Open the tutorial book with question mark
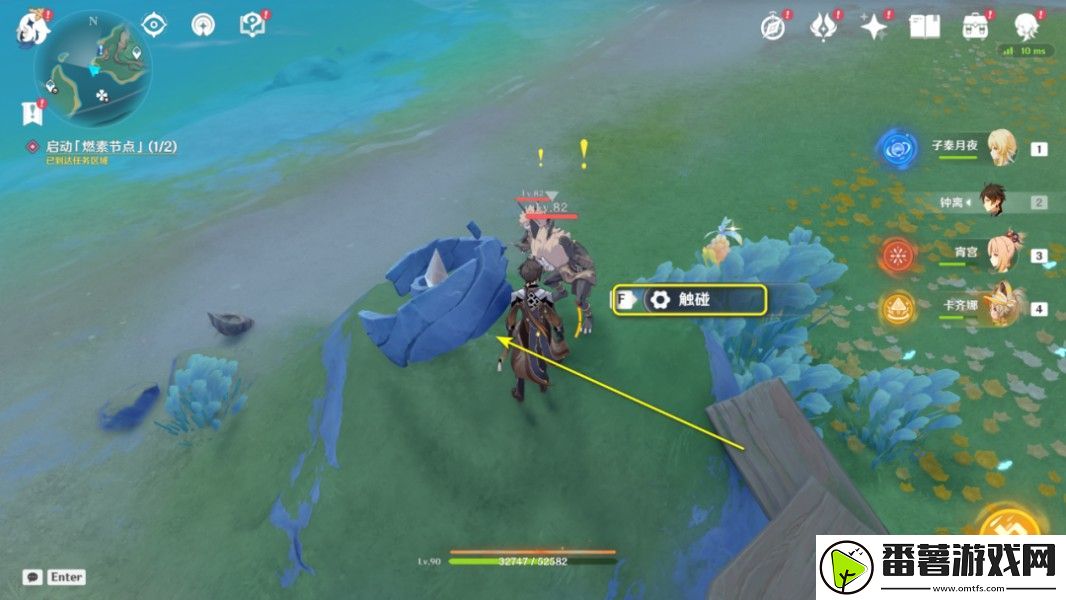Viewport: 1066px width, 600px height. point(252,26)
